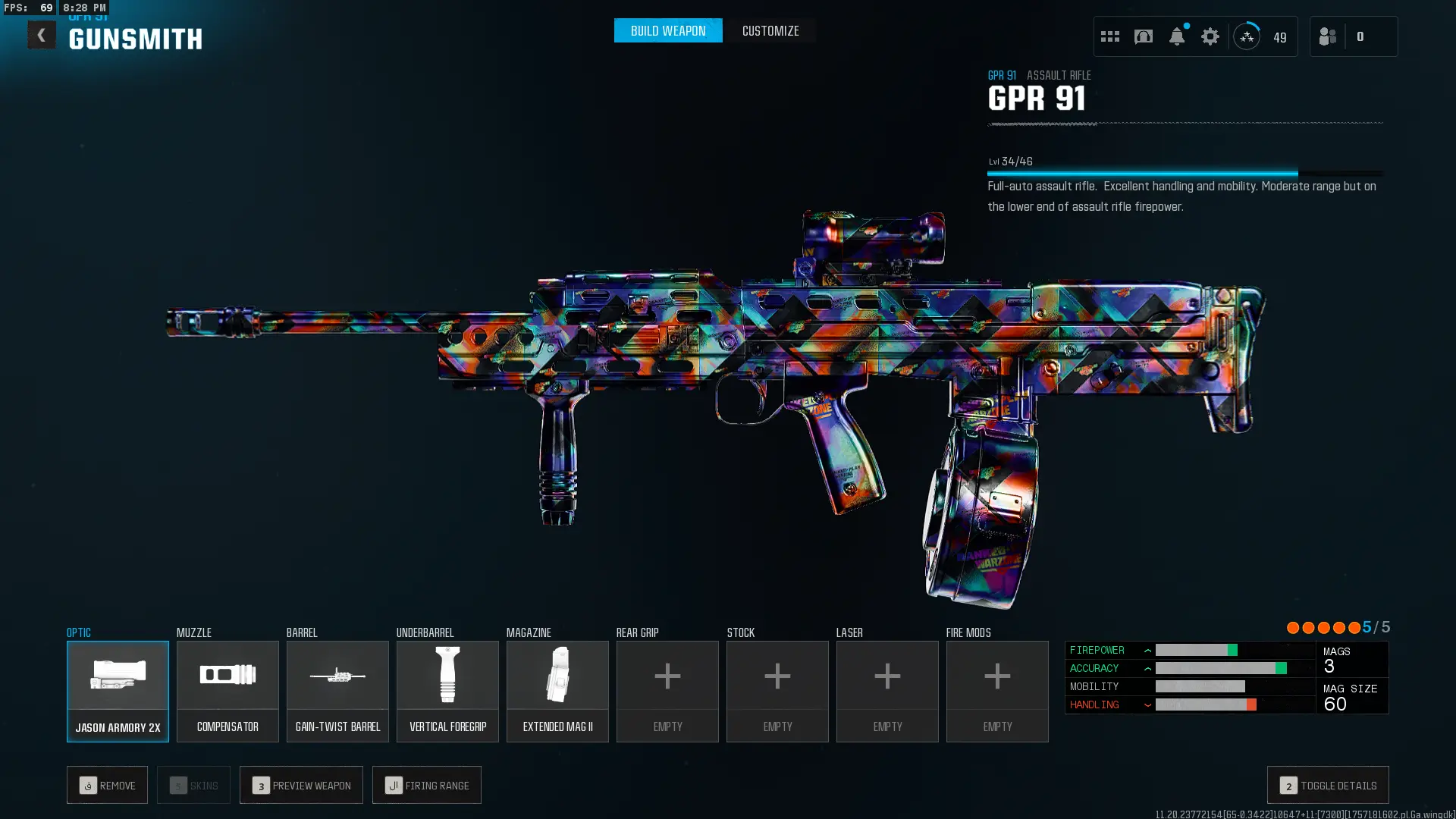Open the empty Fire Mods slot

tap(997, 691)
